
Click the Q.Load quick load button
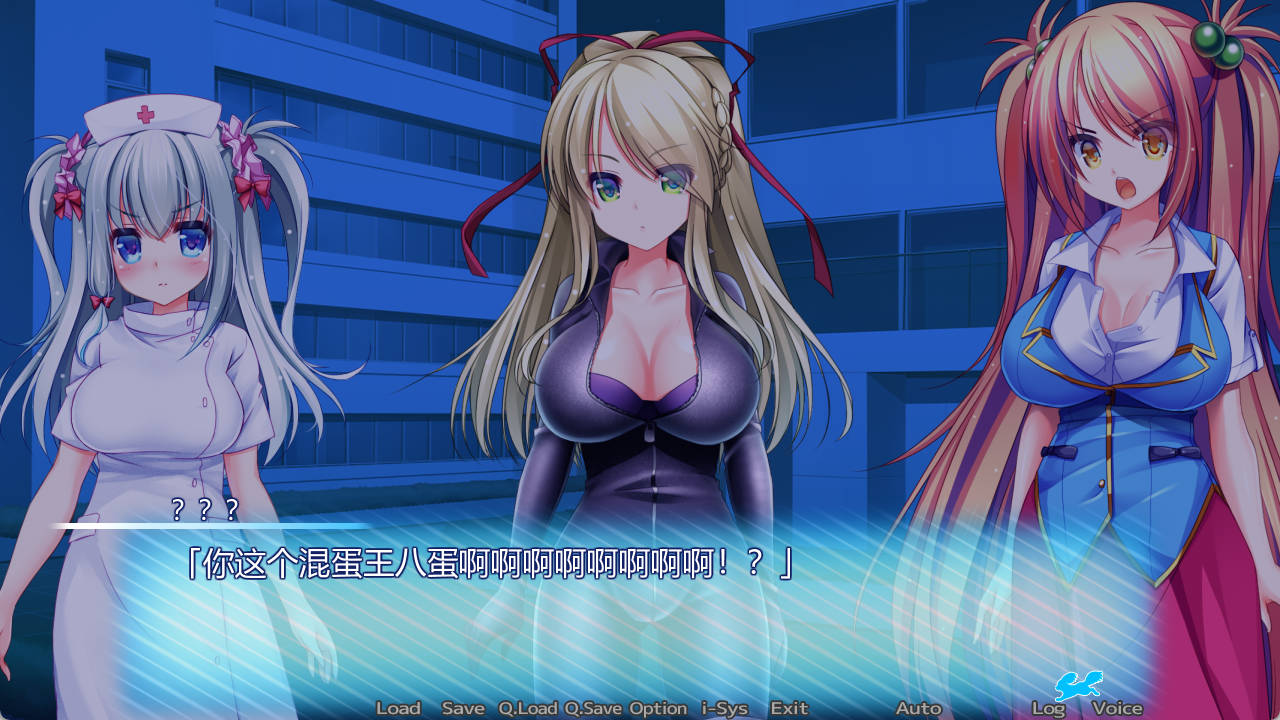tap(528, 708)
